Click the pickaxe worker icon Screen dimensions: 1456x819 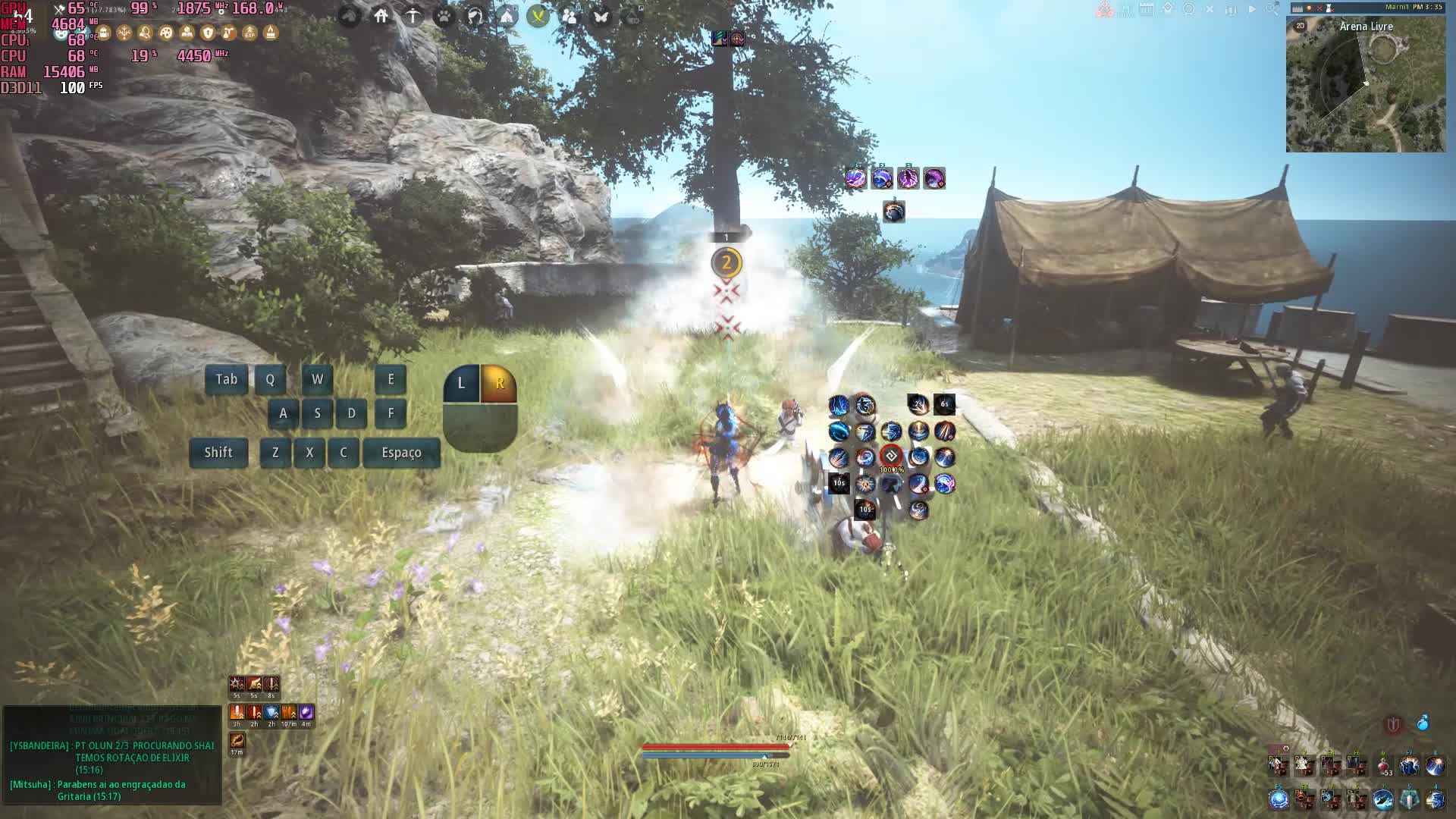(413, 15)
